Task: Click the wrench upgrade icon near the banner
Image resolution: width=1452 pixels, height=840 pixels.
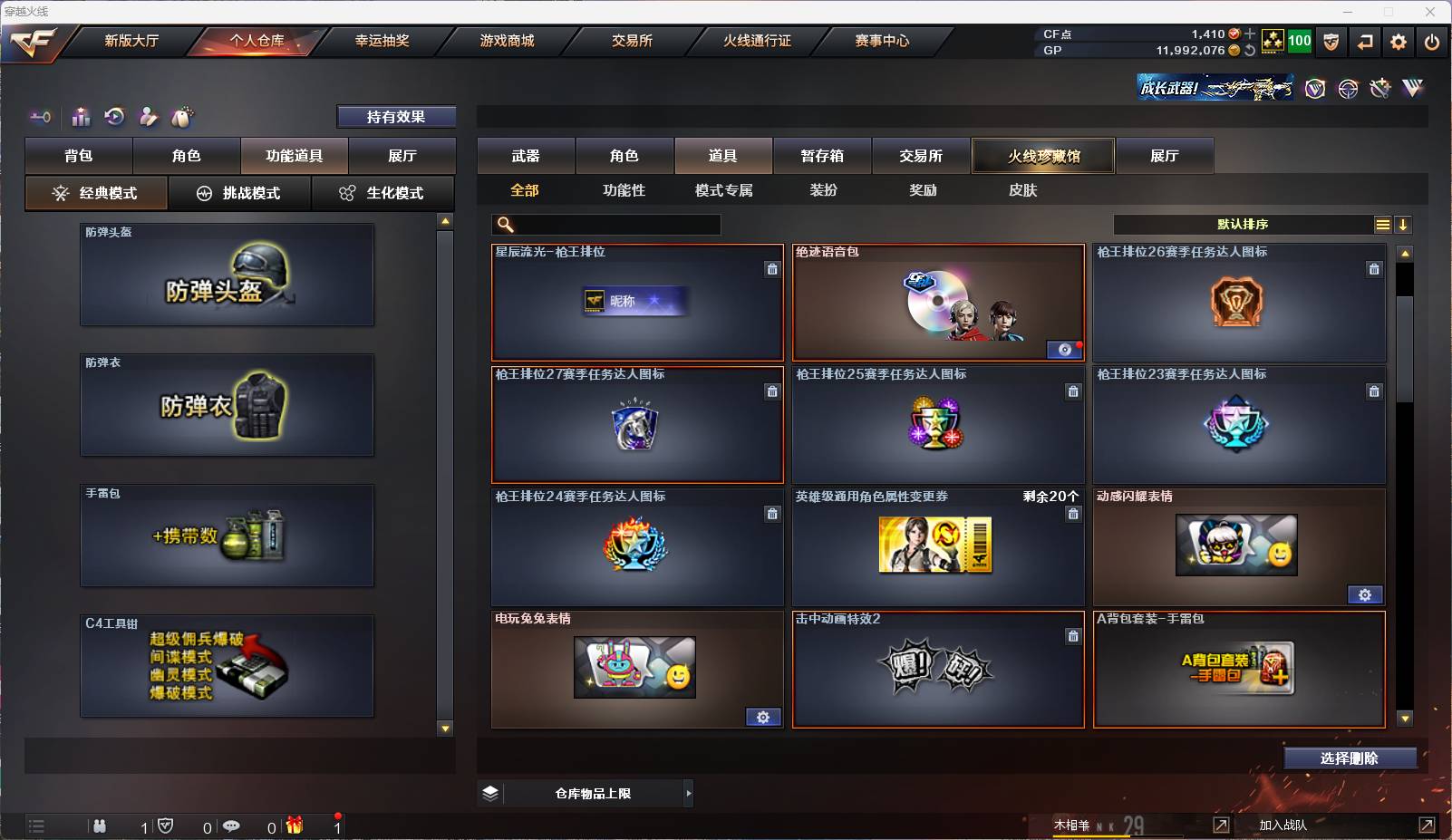Action: tap(1379, 88)
